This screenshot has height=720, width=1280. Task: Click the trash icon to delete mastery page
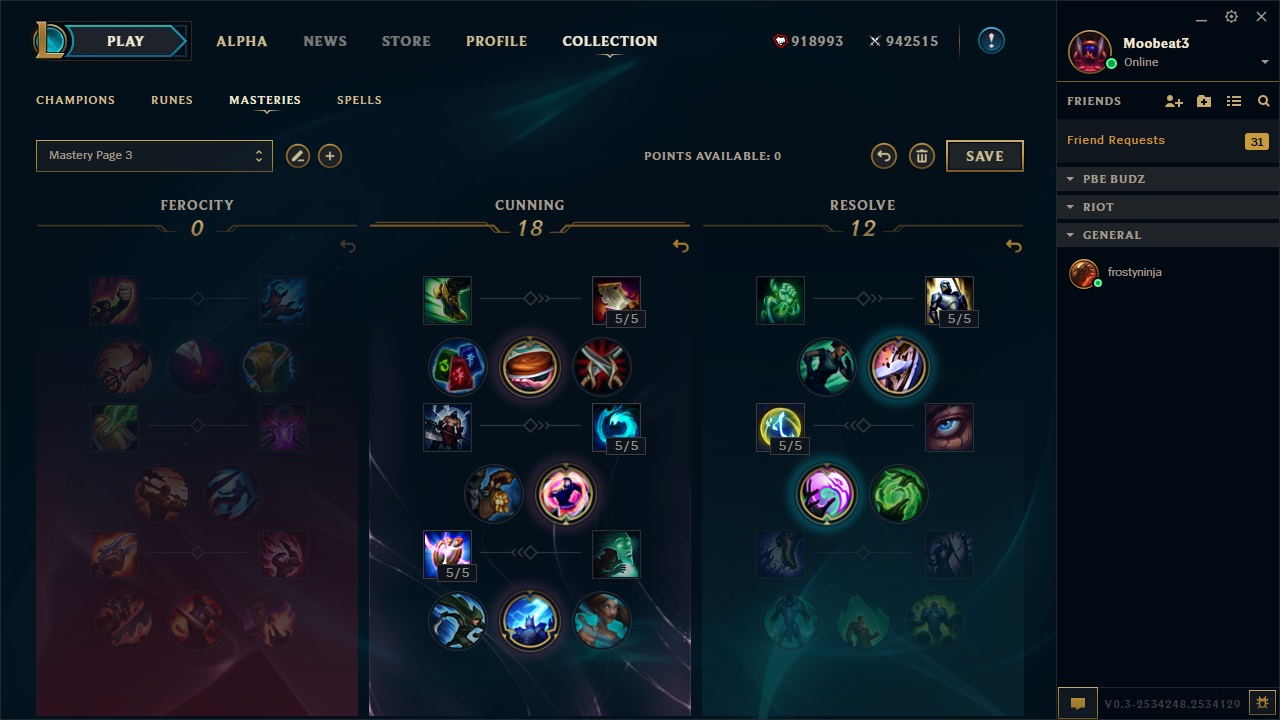pyautogui.click(x=921, y=156)
